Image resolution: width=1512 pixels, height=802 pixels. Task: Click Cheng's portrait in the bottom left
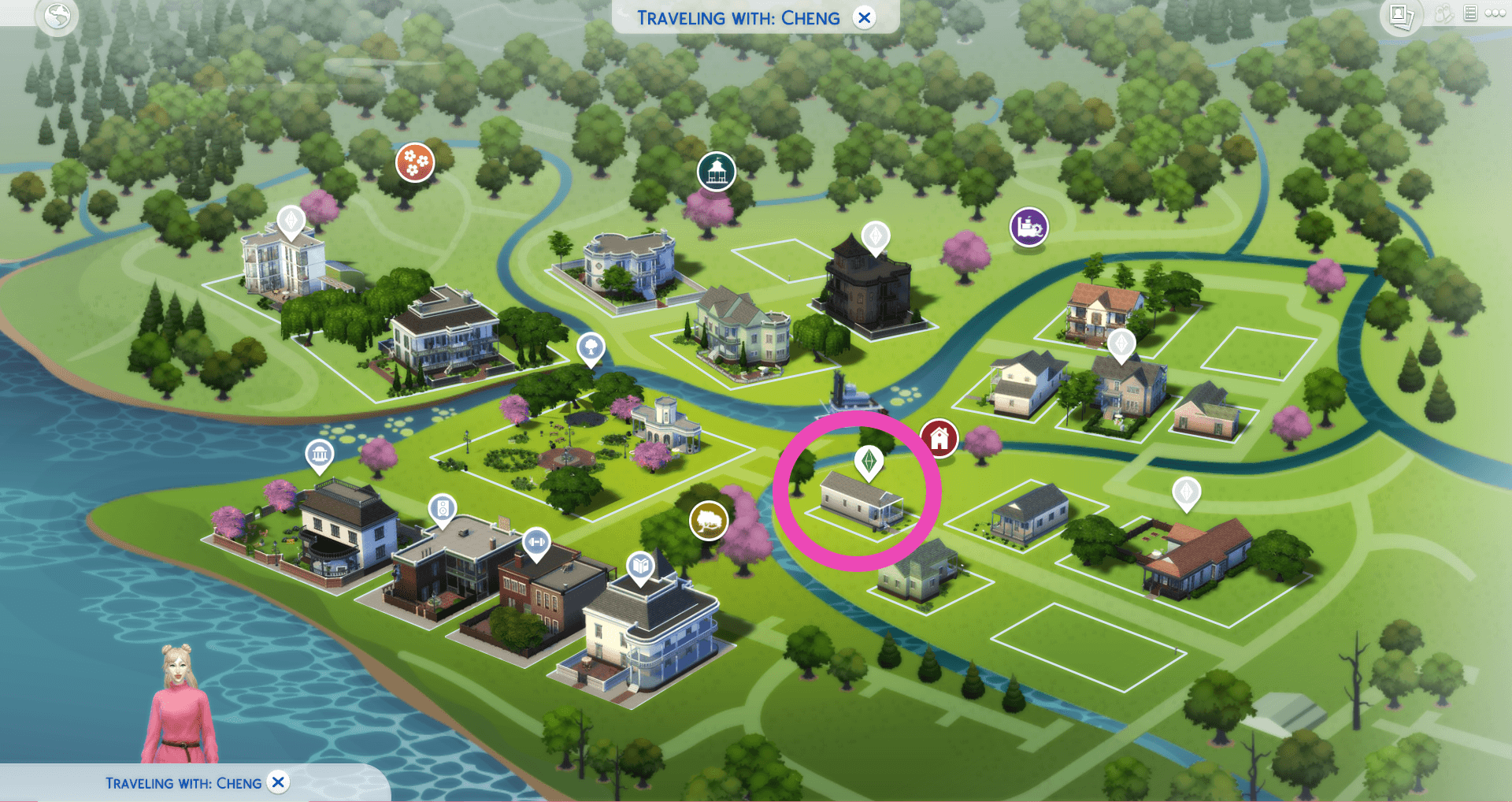[180, 701]
